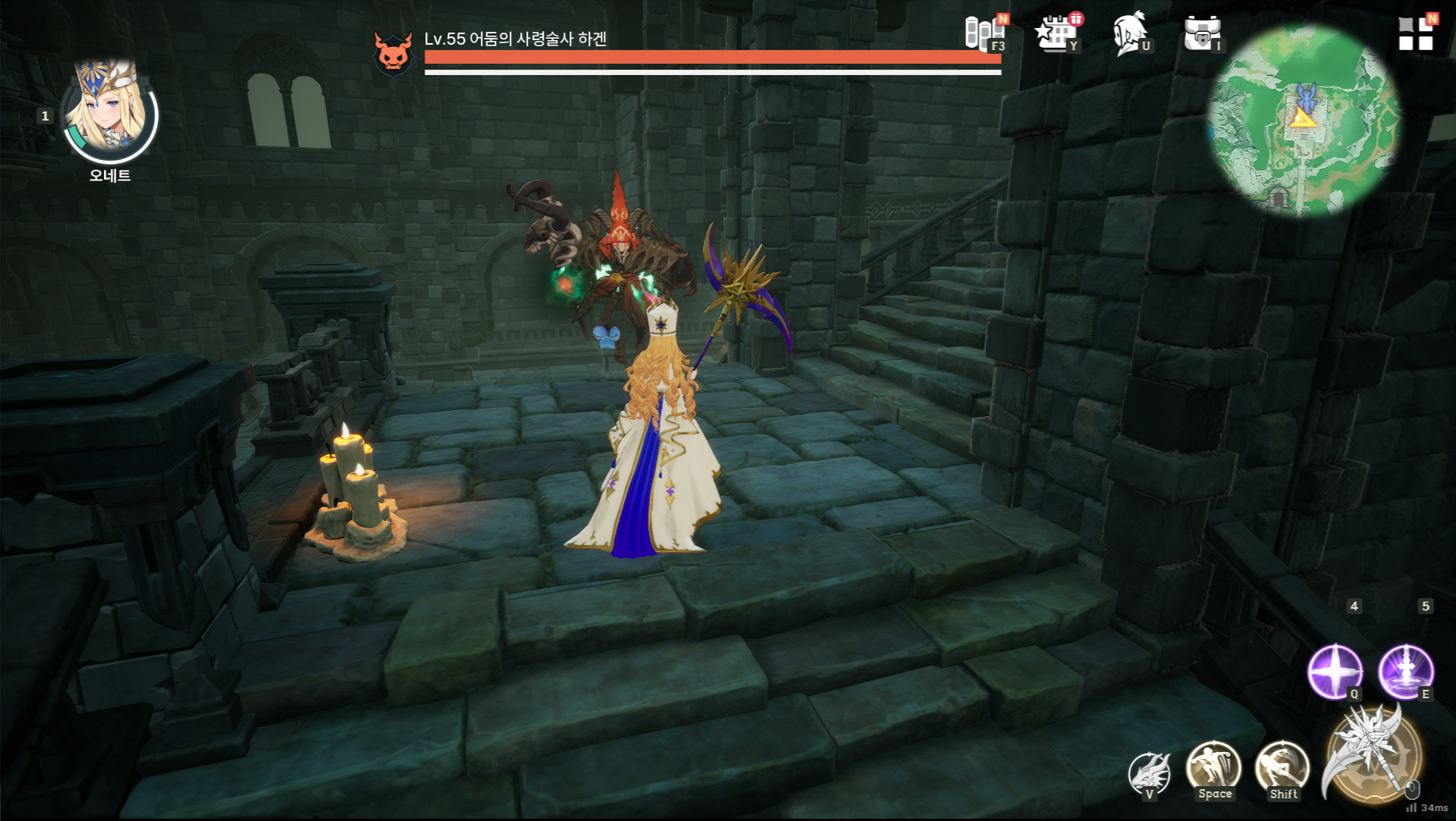Image resolution: width=1456 pixels, height=821 pixels.
Task: Select the 오네트 character portrait
Action: 109,114
